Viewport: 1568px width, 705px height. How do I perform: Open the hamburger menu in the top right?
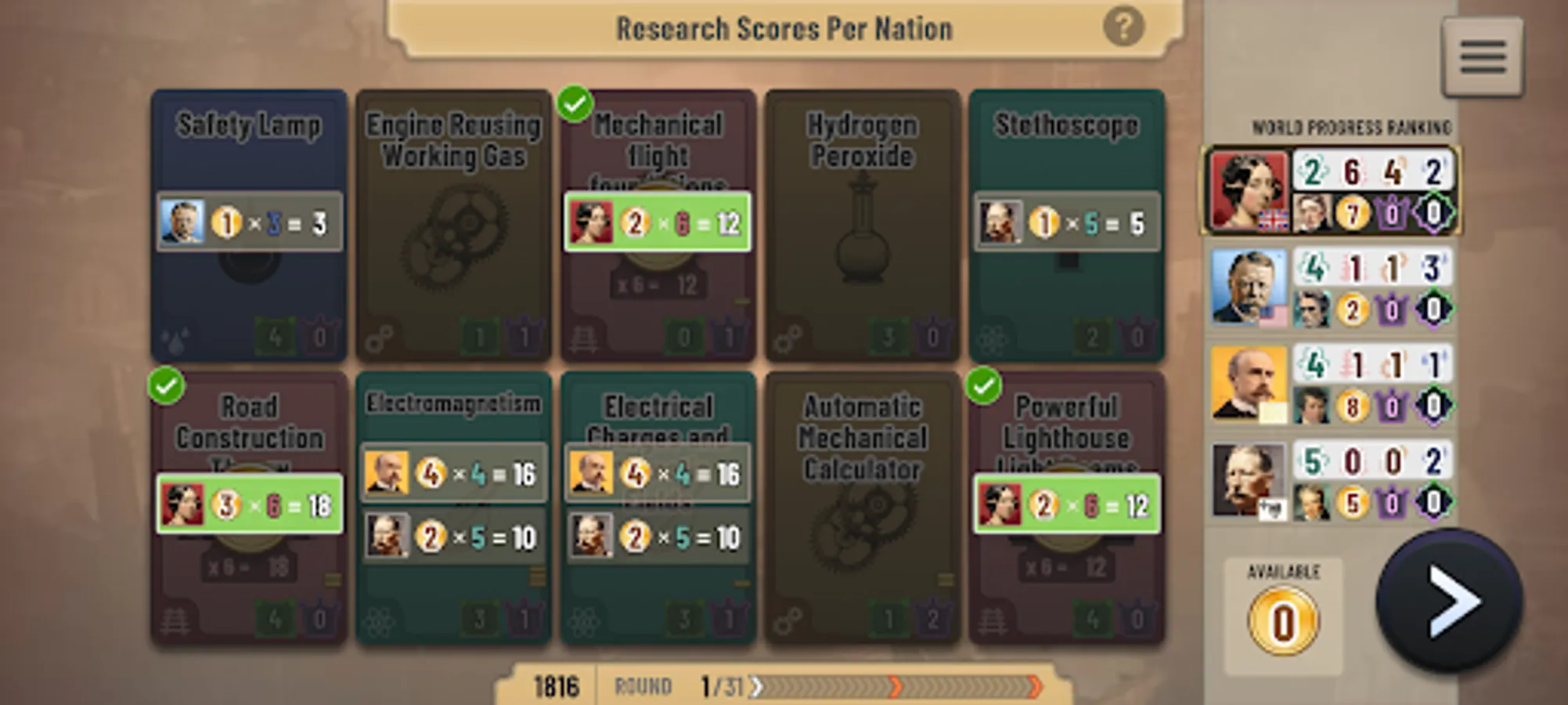[1481, 55]
